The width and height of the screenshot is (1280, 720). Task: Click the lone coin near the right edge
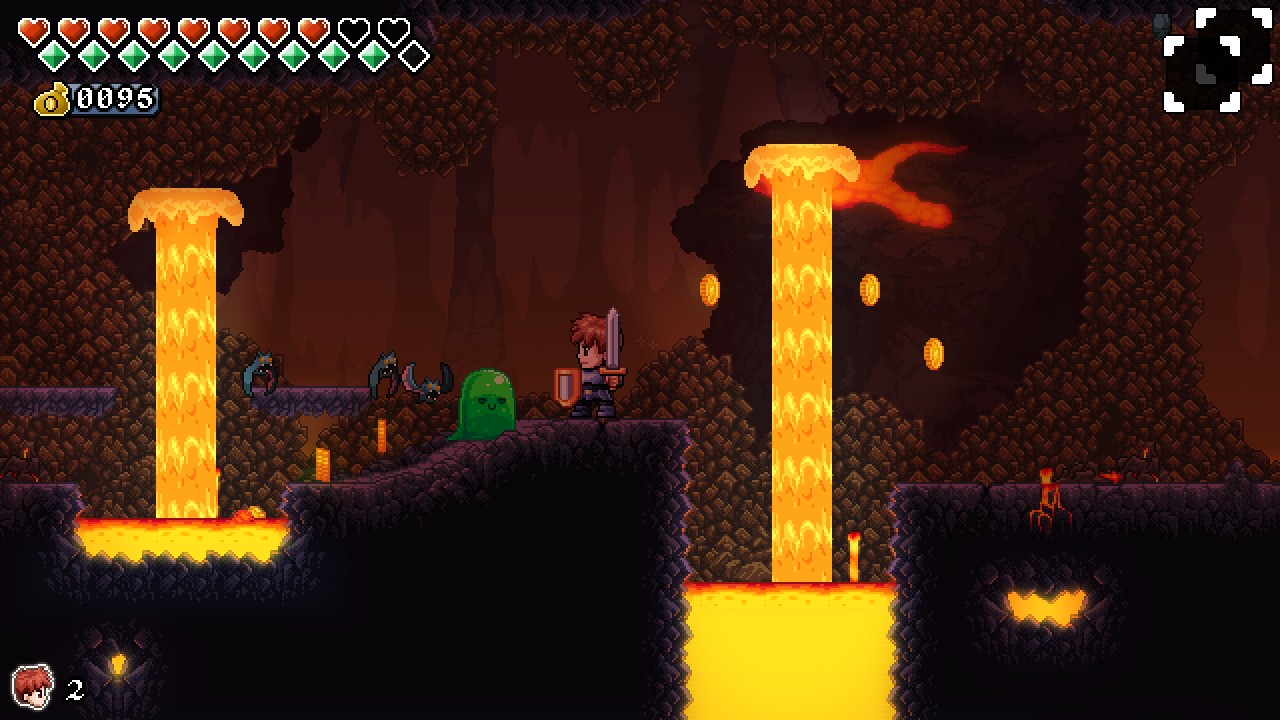pyautogui.click(x=935, y=353)
